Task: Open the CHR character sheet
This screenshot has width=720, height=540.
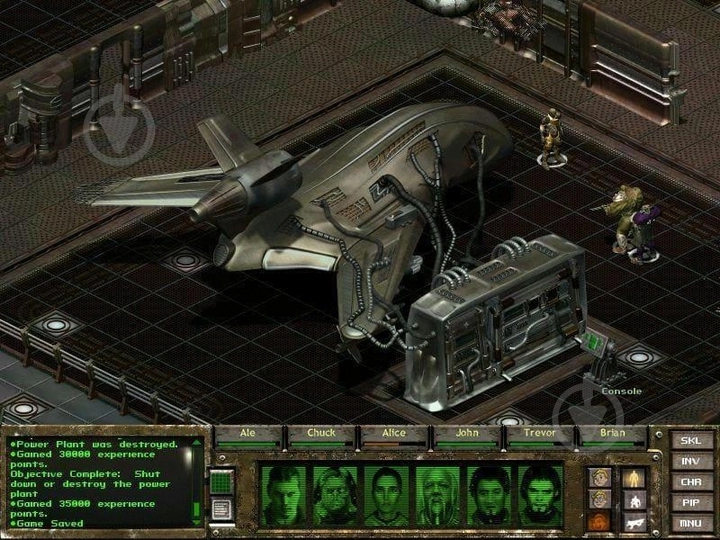Action: pyautogui.click(x=690, y=481)
